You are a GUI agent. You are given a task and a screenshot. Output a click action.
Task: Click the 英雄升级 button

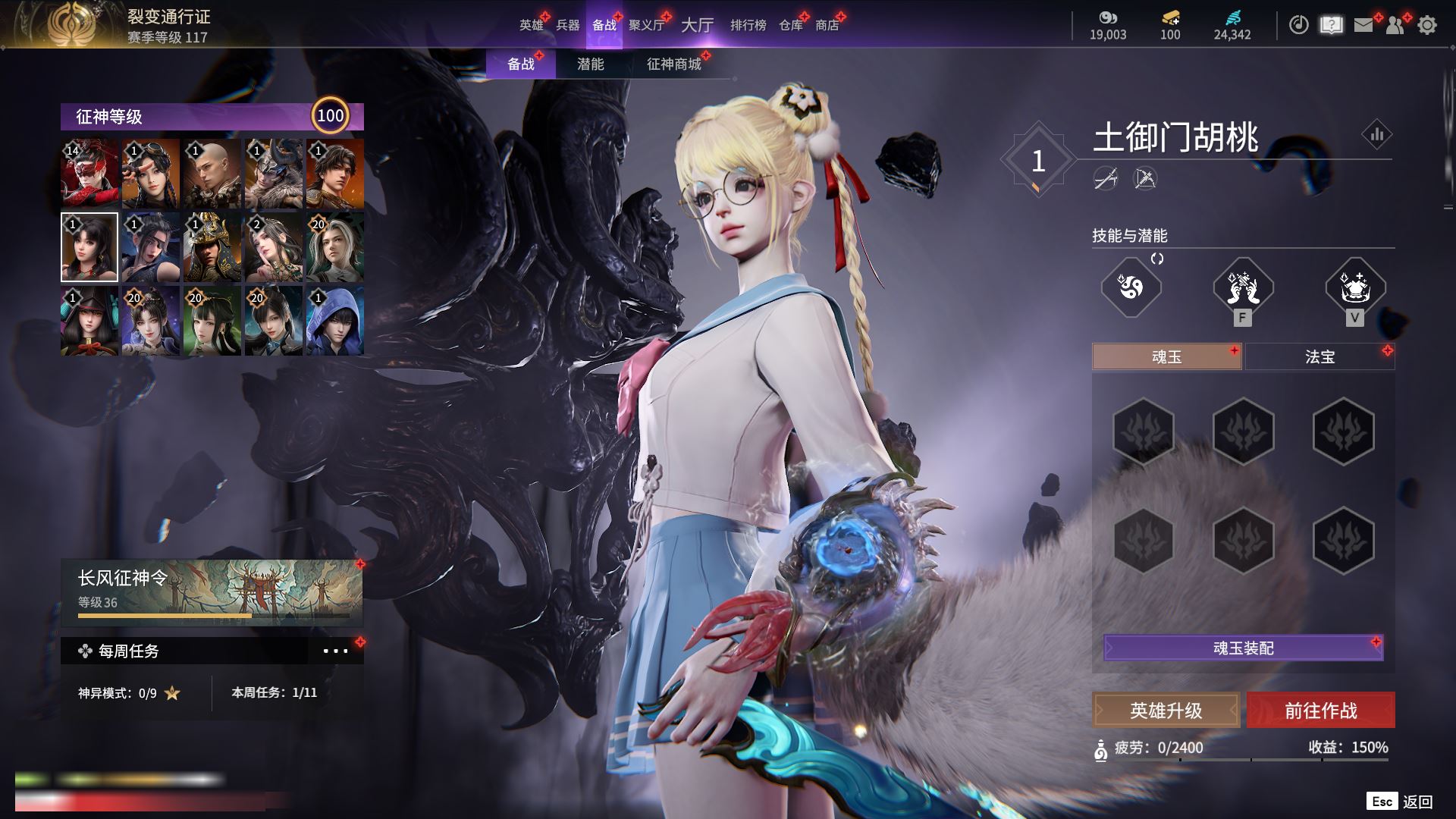(1166, 711)
